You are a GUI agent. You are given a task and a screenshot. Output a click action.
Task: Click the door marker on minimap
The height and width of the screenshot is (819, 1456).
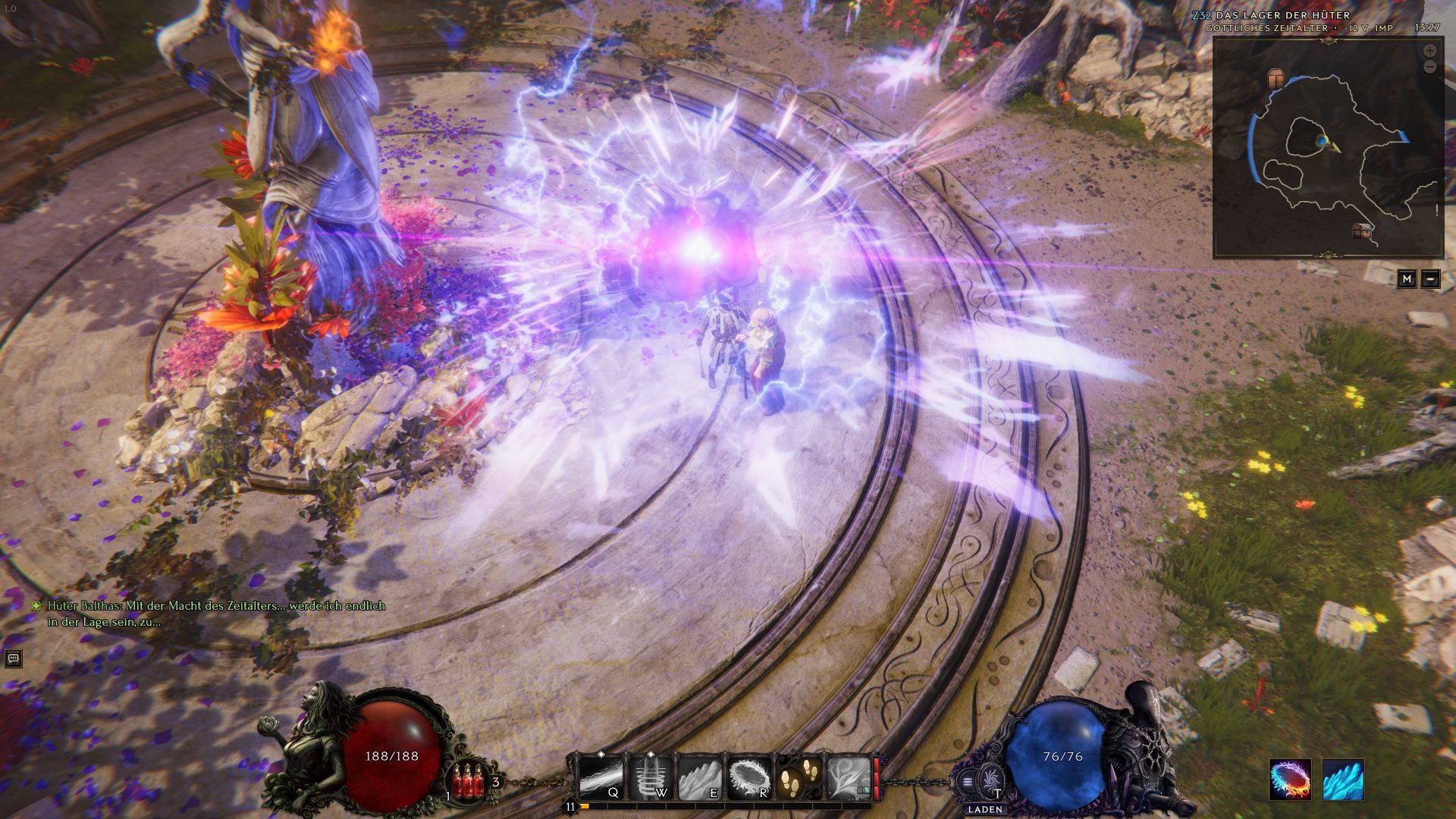tap(1276, 78)
